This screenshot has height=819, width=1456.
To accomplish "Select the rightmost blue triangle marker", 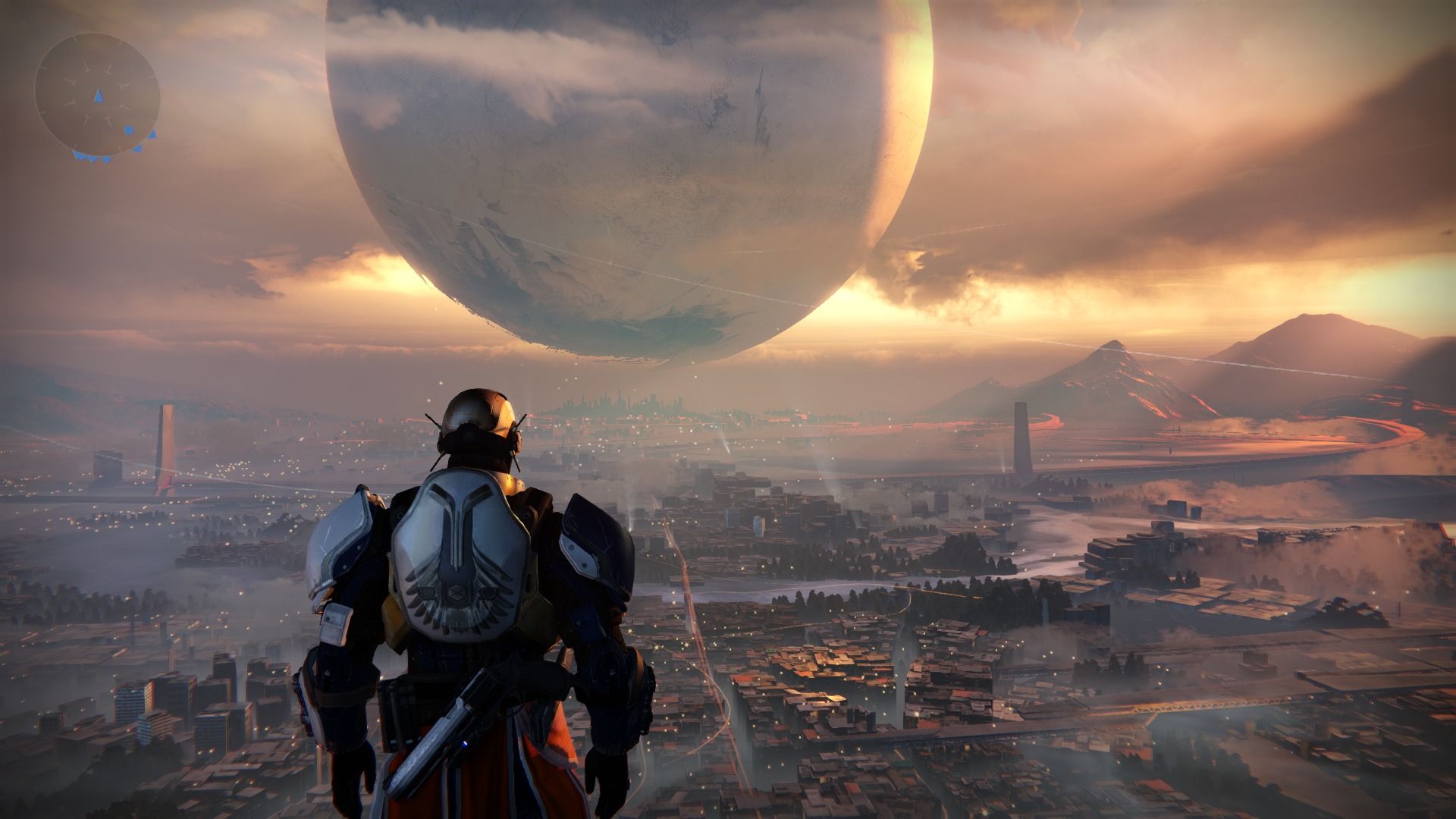I will (152, 135).
